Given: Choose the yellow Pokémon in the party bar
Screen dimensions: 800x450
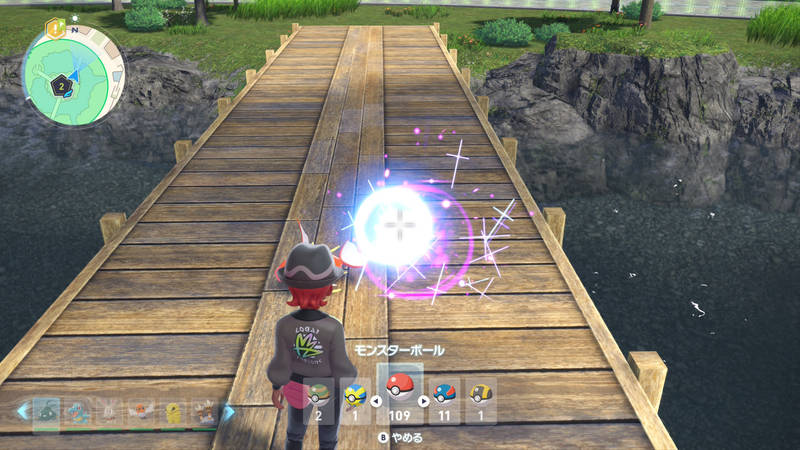Looking at the screenshot, I should 174,411.
